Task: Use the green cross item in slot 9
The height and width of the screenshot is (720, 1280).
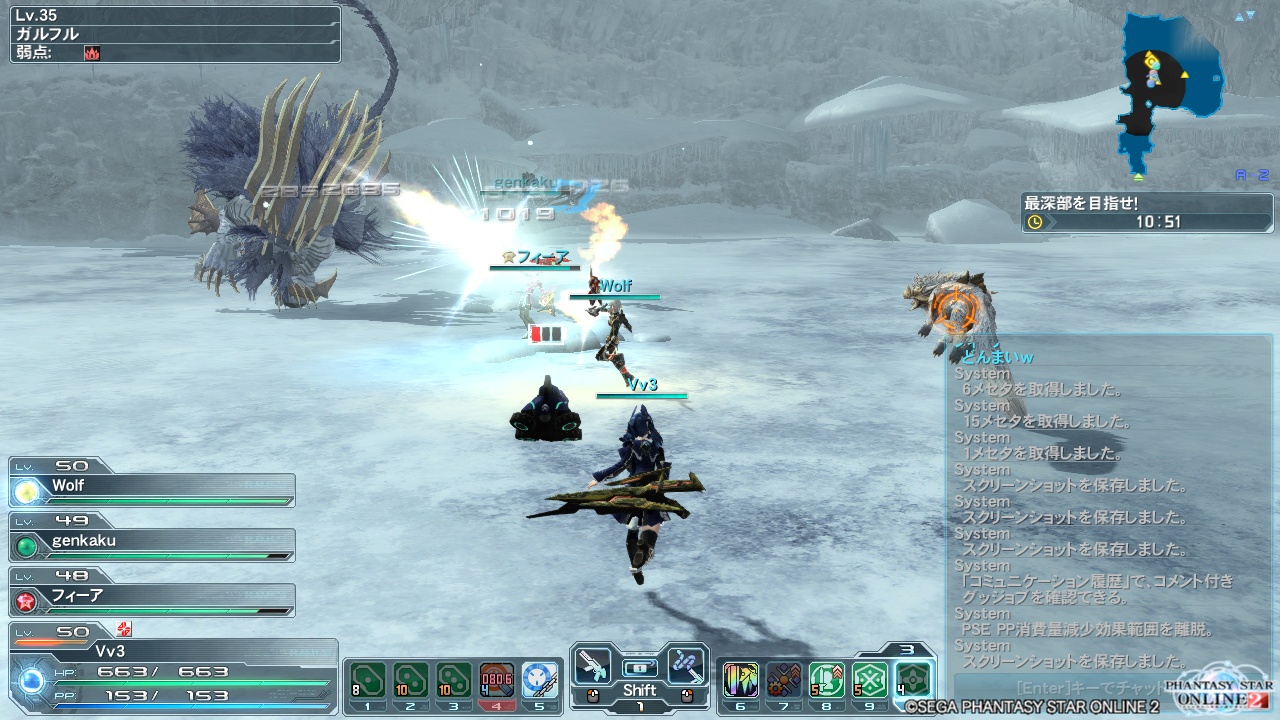Action: coord(870,680)
